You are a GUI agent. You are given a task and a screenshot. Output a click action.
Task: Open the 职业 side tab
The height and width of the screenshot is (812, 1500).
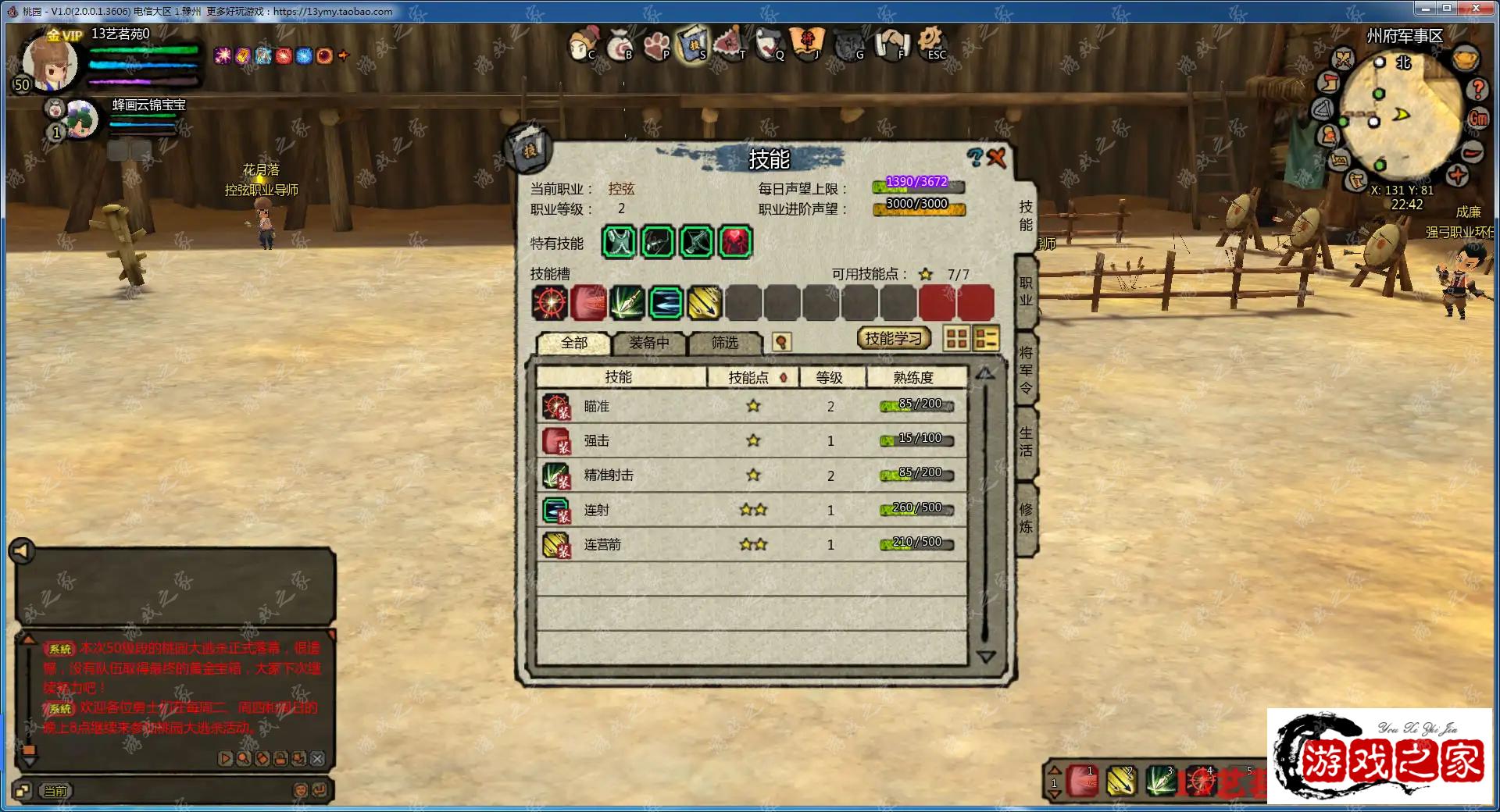(1026, 291)
